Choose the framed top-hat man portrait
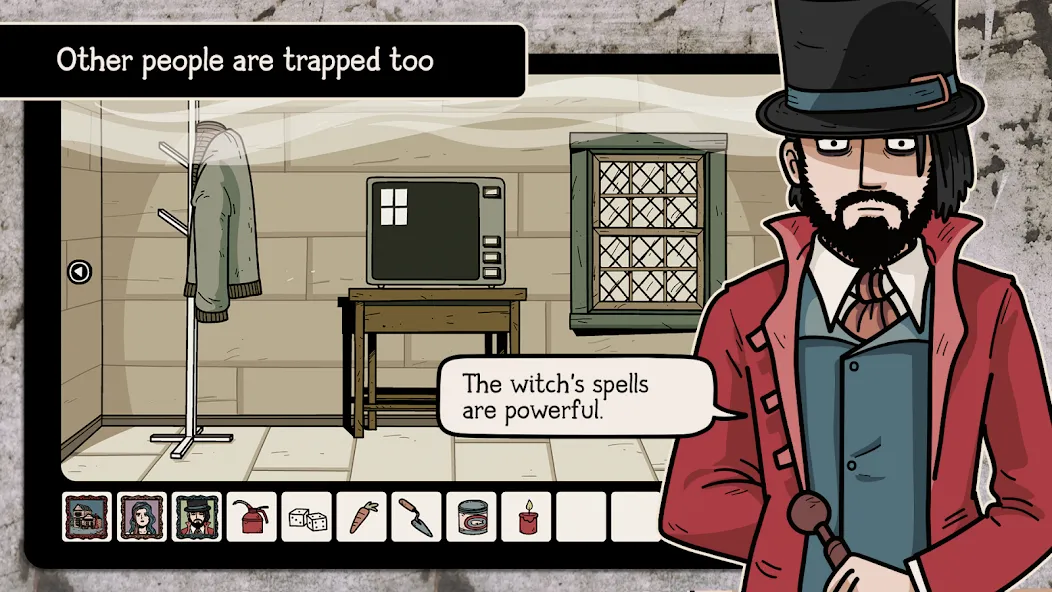Viewport: 1052px width, 592px height. [197, 517]
